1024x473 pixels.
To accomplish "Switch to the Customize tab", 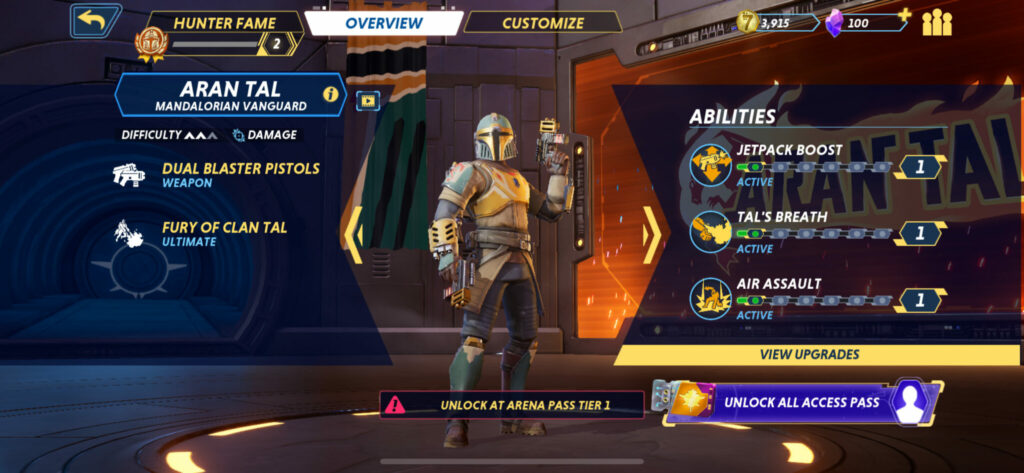I will click(542, 23).
